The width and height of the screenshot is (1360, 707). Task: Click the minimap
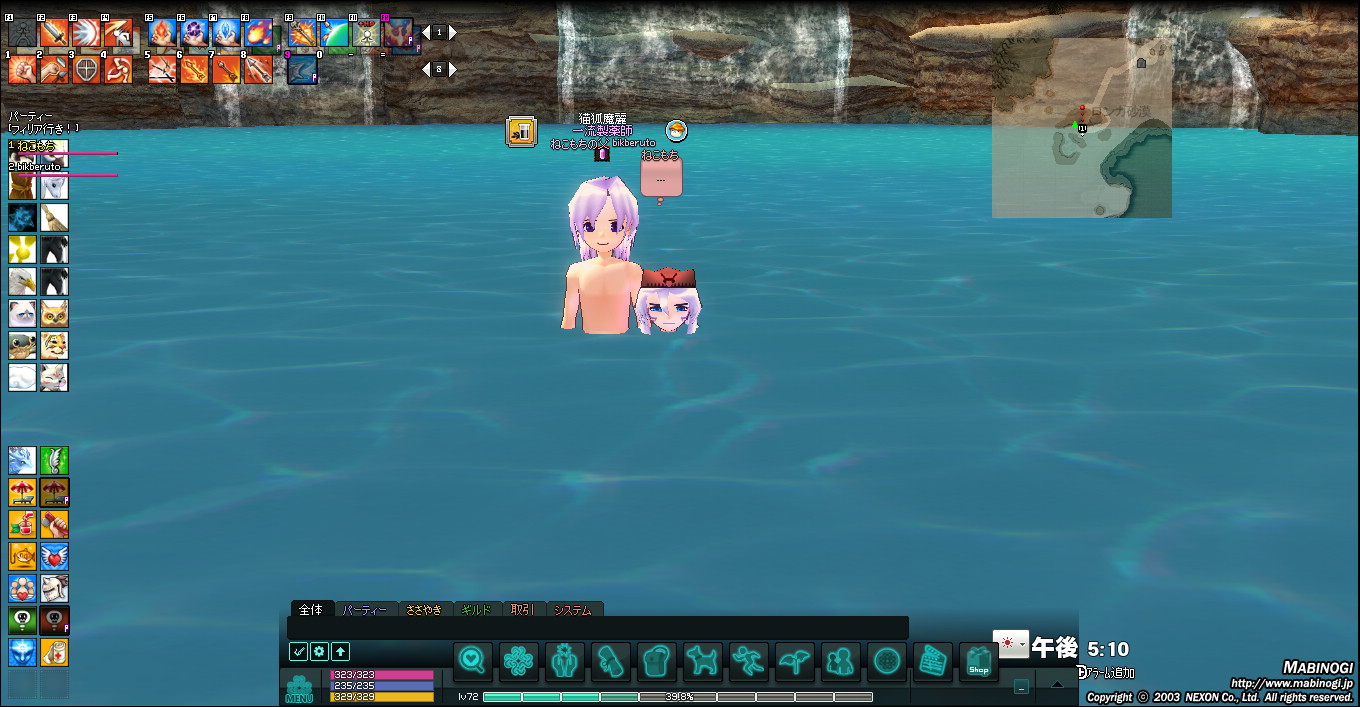click(1081, 128)
